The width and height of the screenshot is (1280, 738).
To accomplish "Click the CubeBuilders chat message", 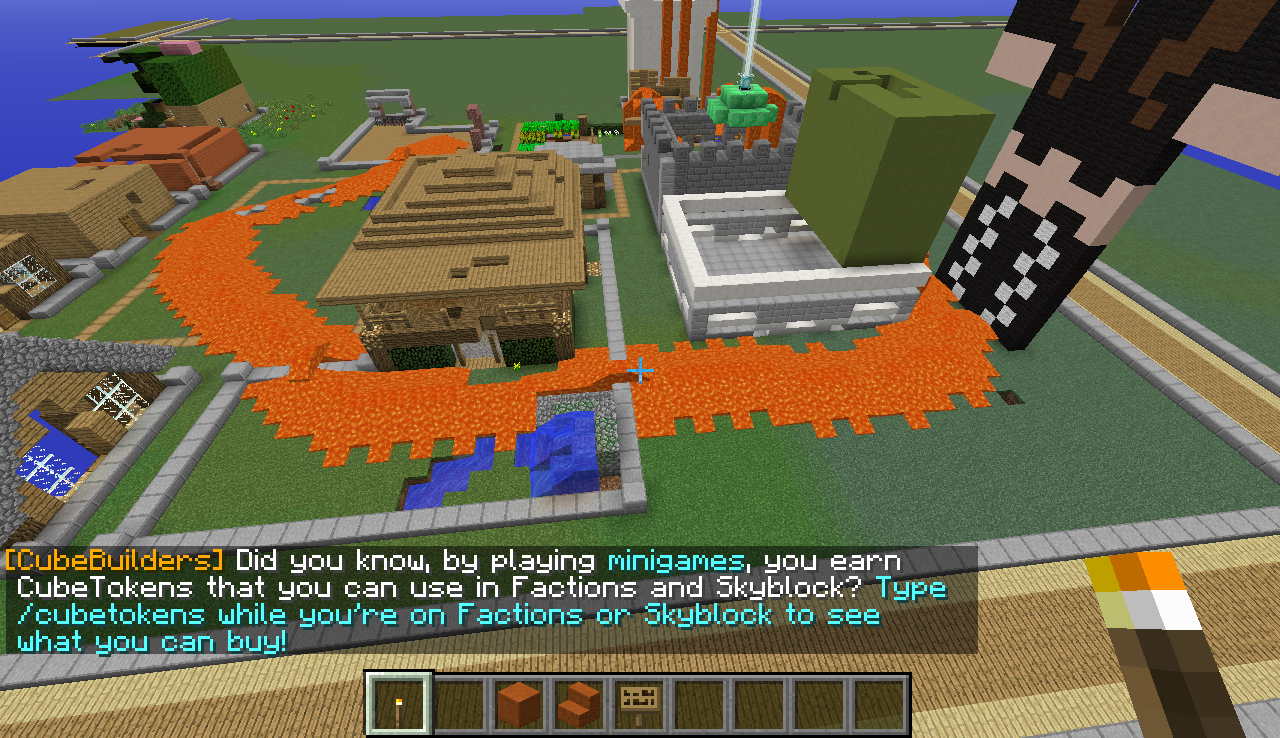I will coord(480,600).
